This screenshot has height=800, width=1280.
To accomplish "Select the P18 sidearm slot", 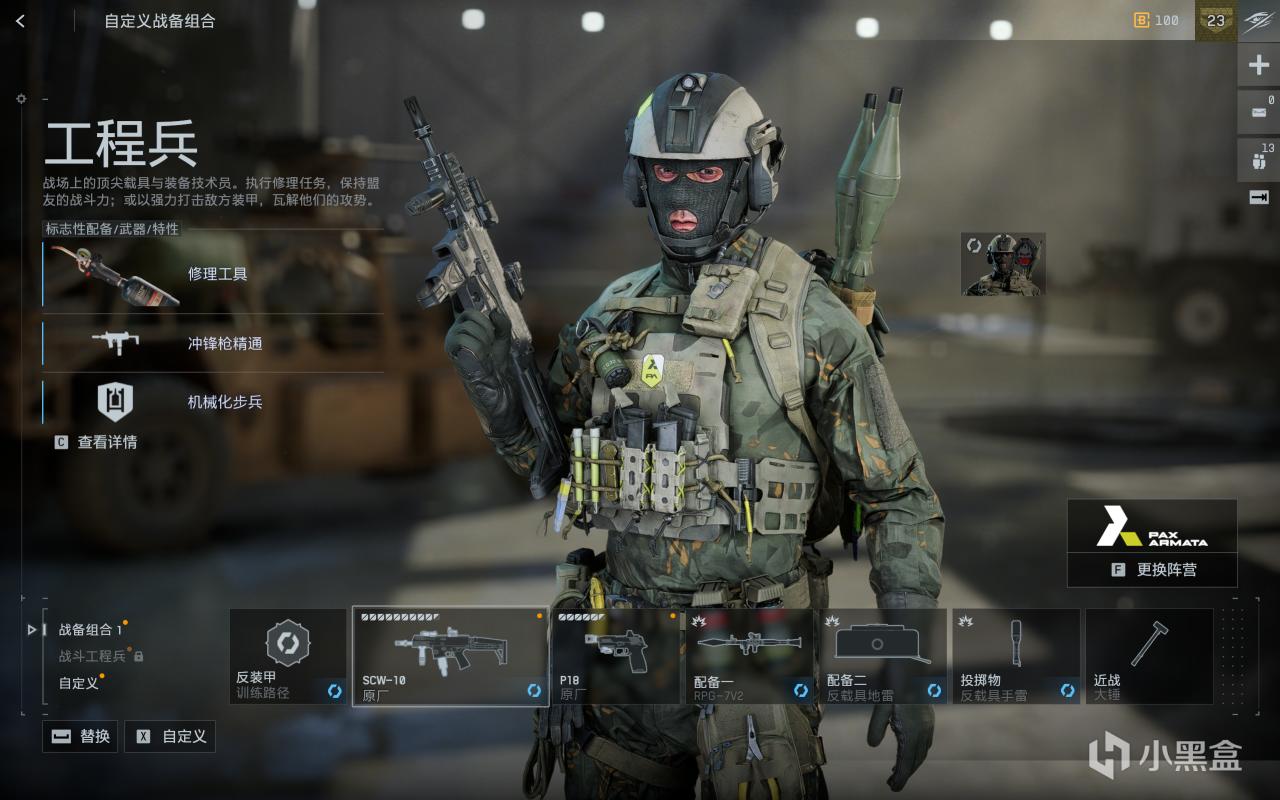I will [x=616, y=656].
